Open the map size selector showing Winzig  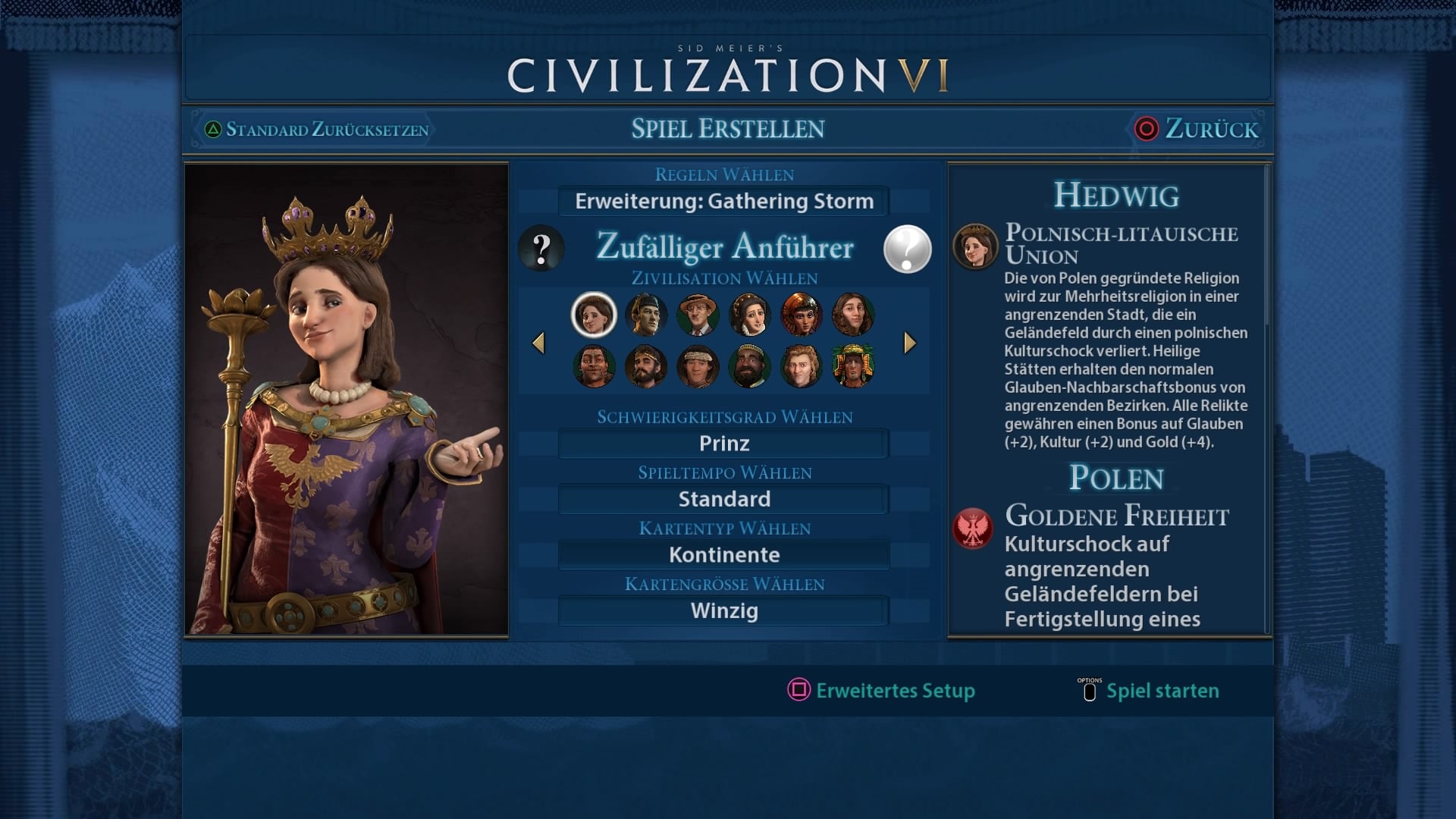pos(723,611)
